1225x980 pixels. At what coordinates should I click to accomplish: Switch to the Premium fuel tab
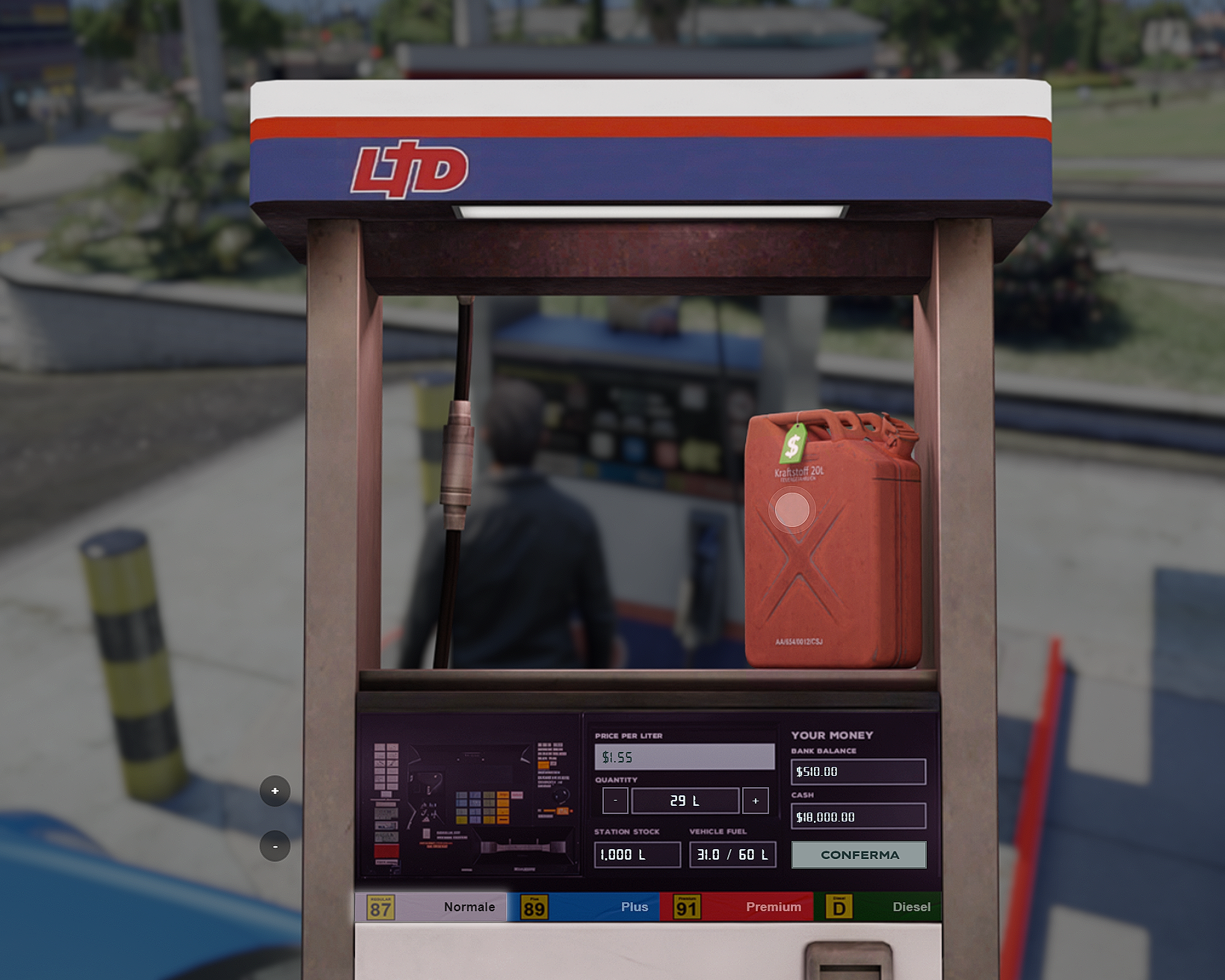tap(773, 907)
